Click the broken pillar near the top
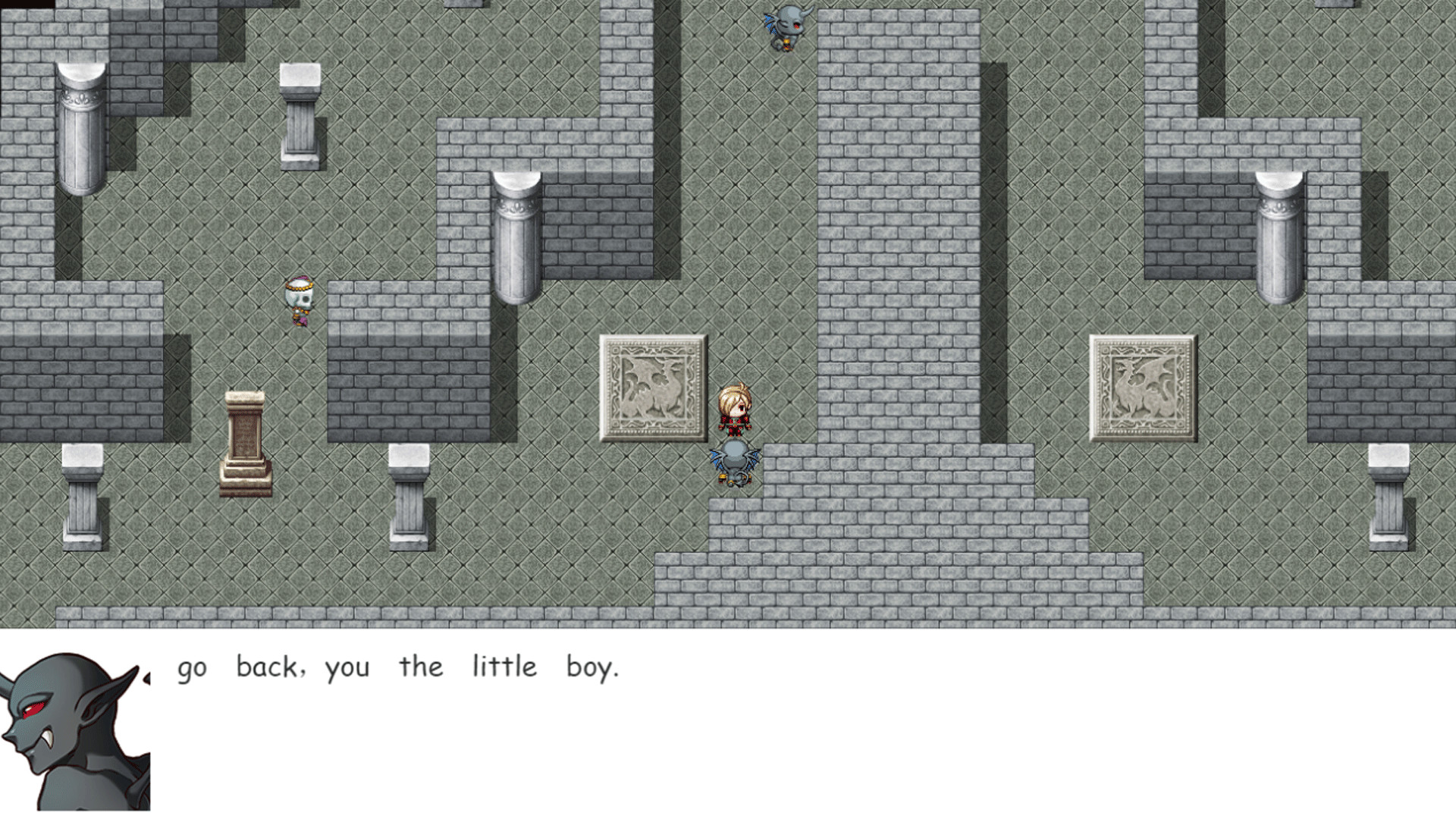 tap(300, 114)
